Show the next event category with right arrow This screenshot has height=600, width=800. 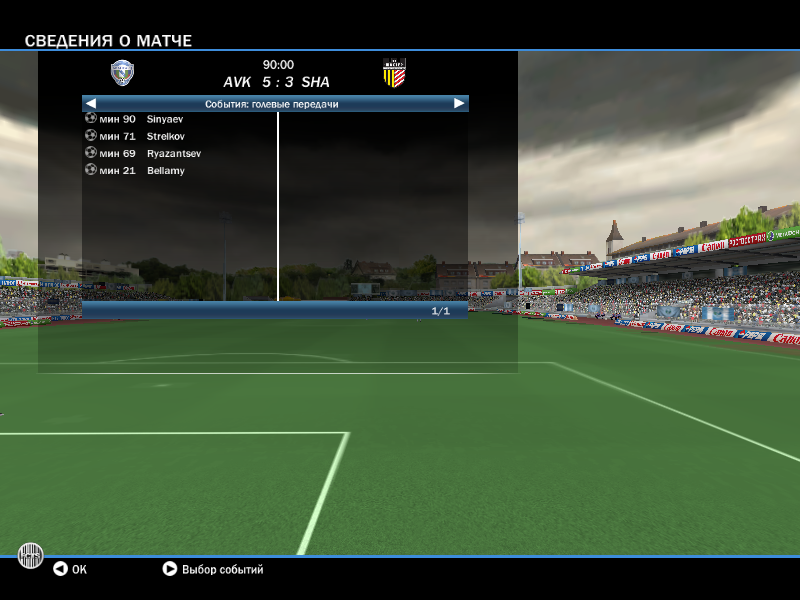pyautogui.click(x=459, y=103)
